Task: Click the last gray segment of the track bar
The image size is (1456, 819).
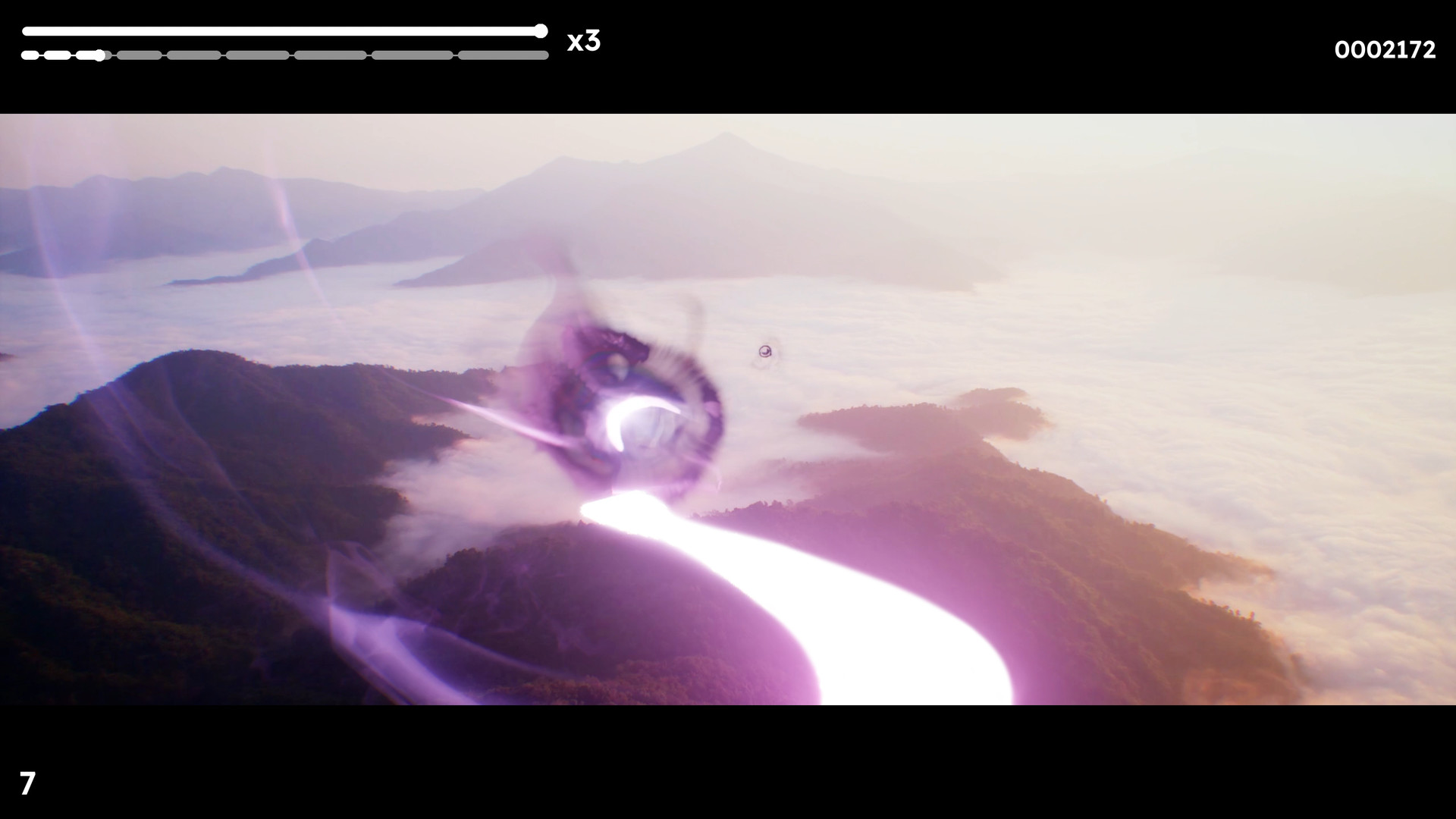Action: click(x=504, y=55)
